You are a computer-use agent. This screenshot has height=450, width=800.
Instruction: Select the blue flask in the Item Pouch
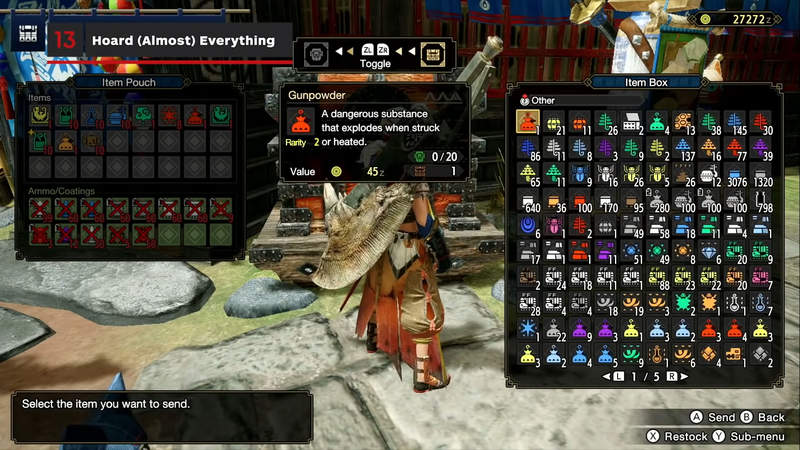[92, 117]
